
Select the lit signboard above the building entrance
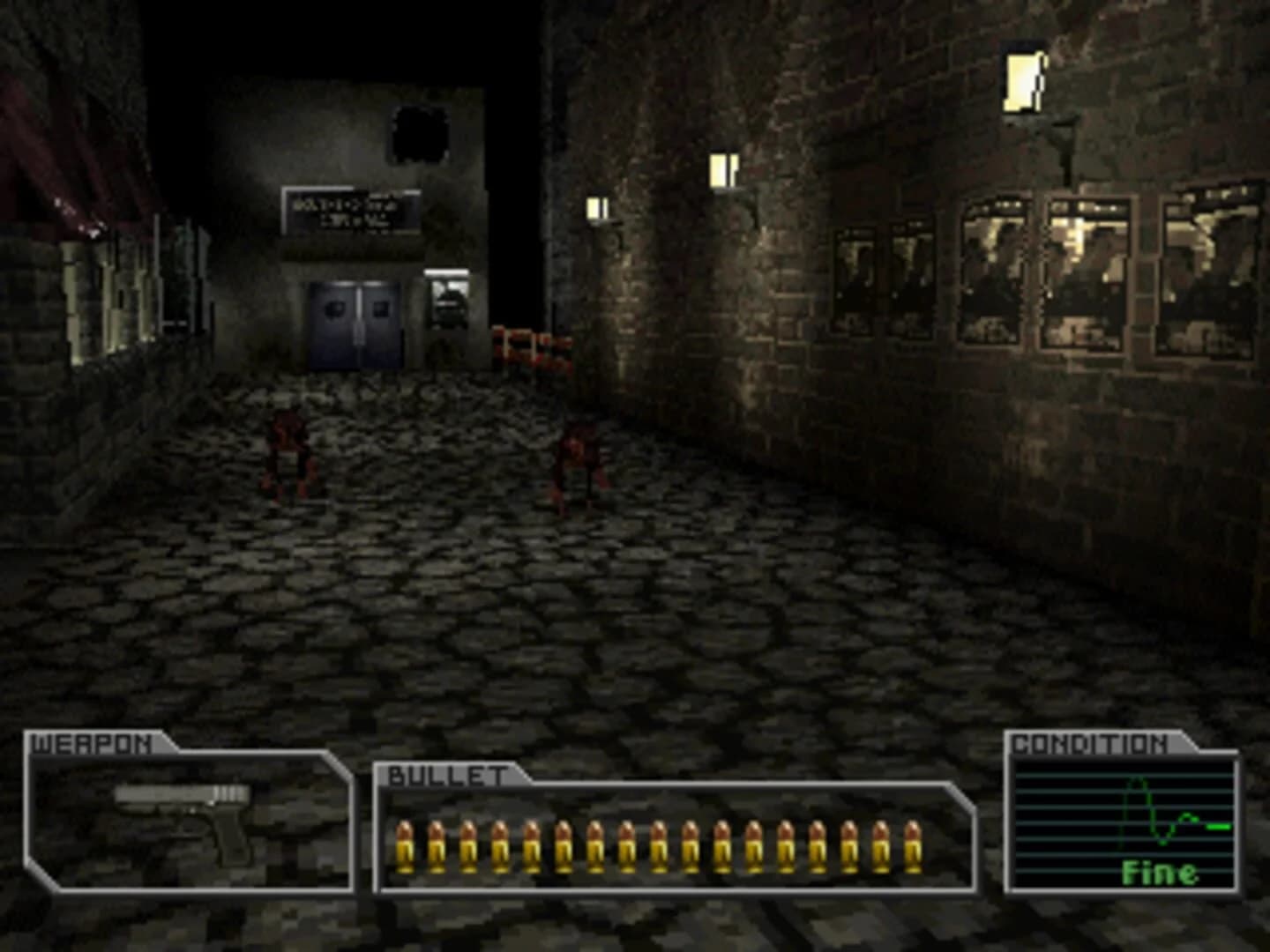[x=350, y=212]
